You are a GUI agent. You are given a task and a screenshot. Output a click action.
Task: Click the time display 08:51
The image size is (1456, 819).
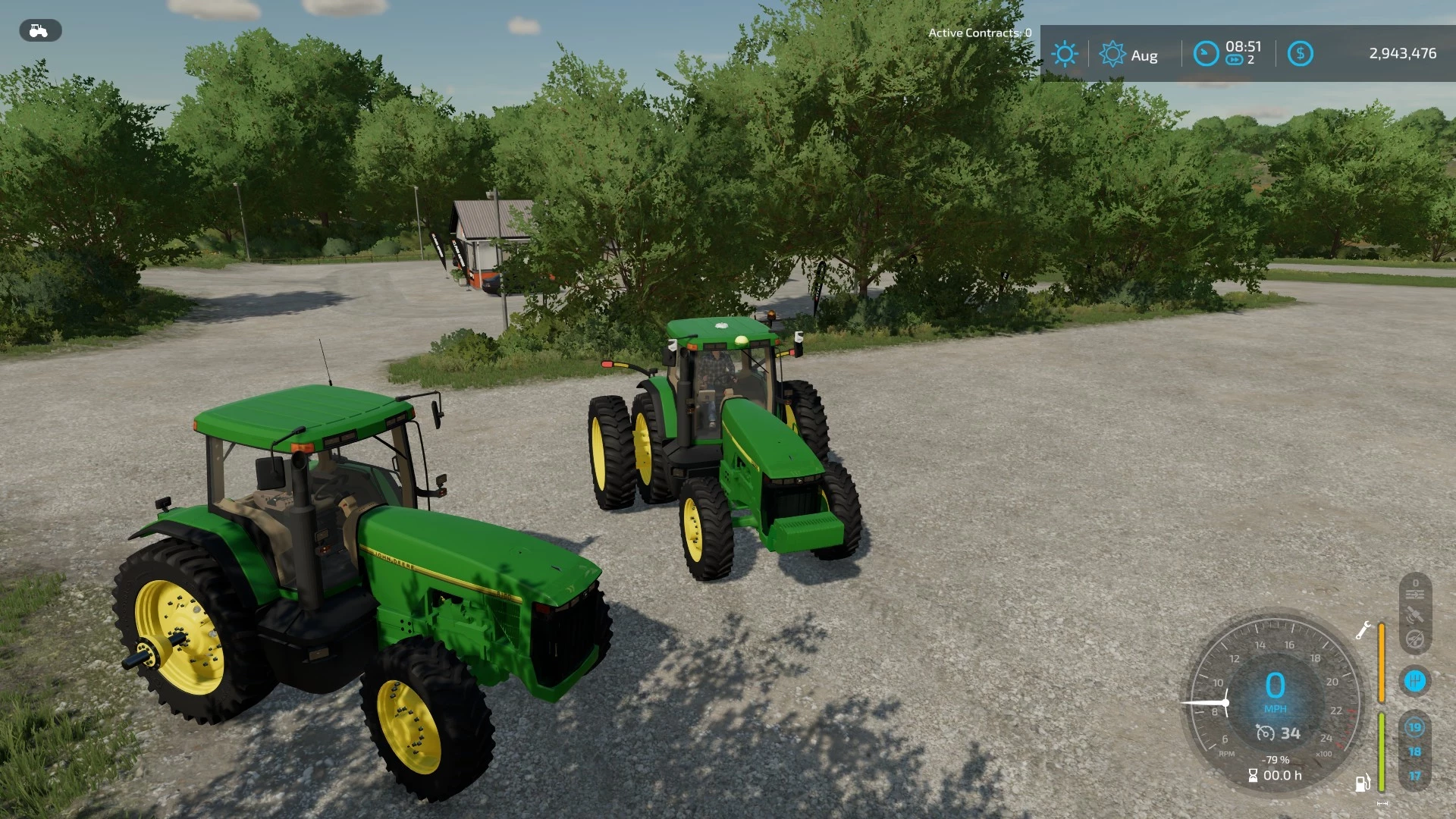click(1244, 47)
